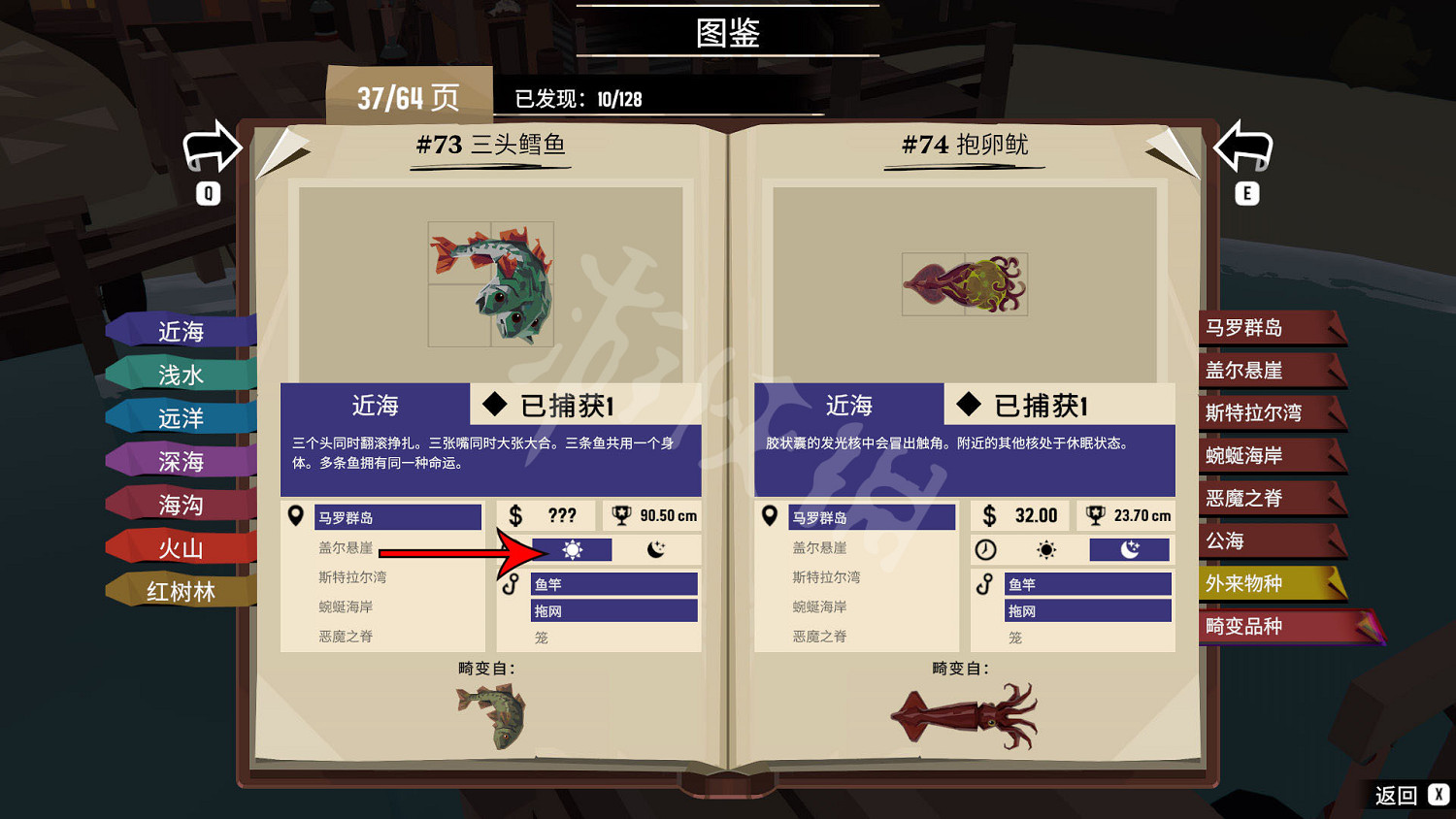Turn to next page with the E arrow

[x=1244, y=147]
